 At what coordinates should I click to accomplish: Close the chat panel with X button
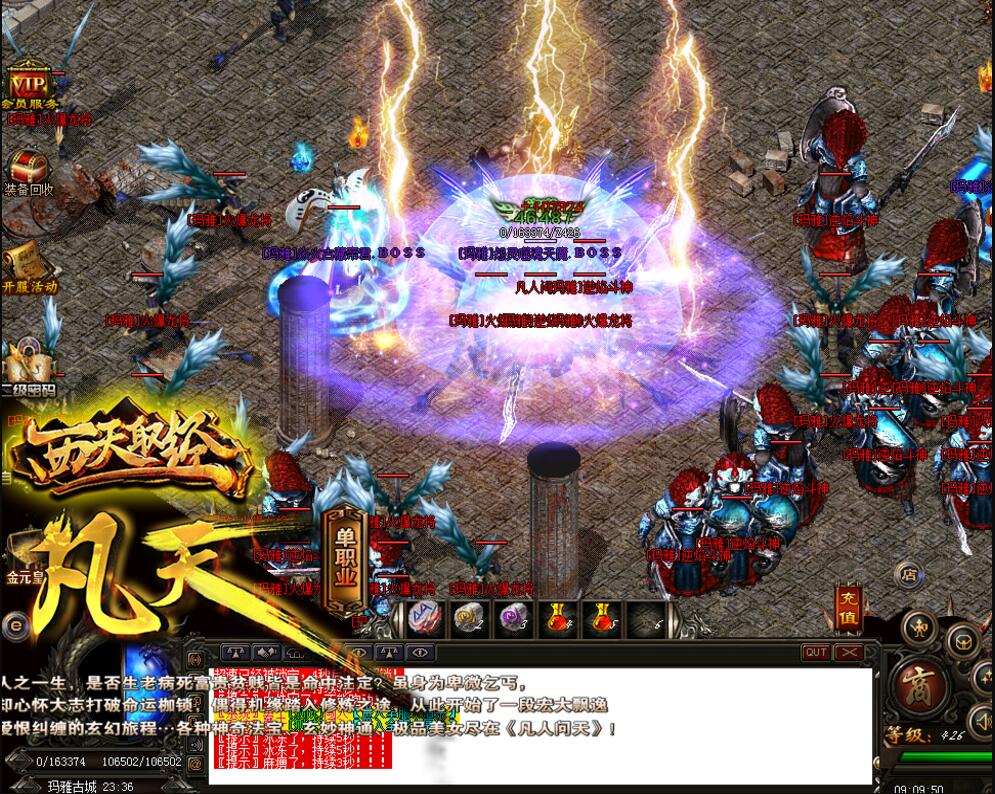848,652
